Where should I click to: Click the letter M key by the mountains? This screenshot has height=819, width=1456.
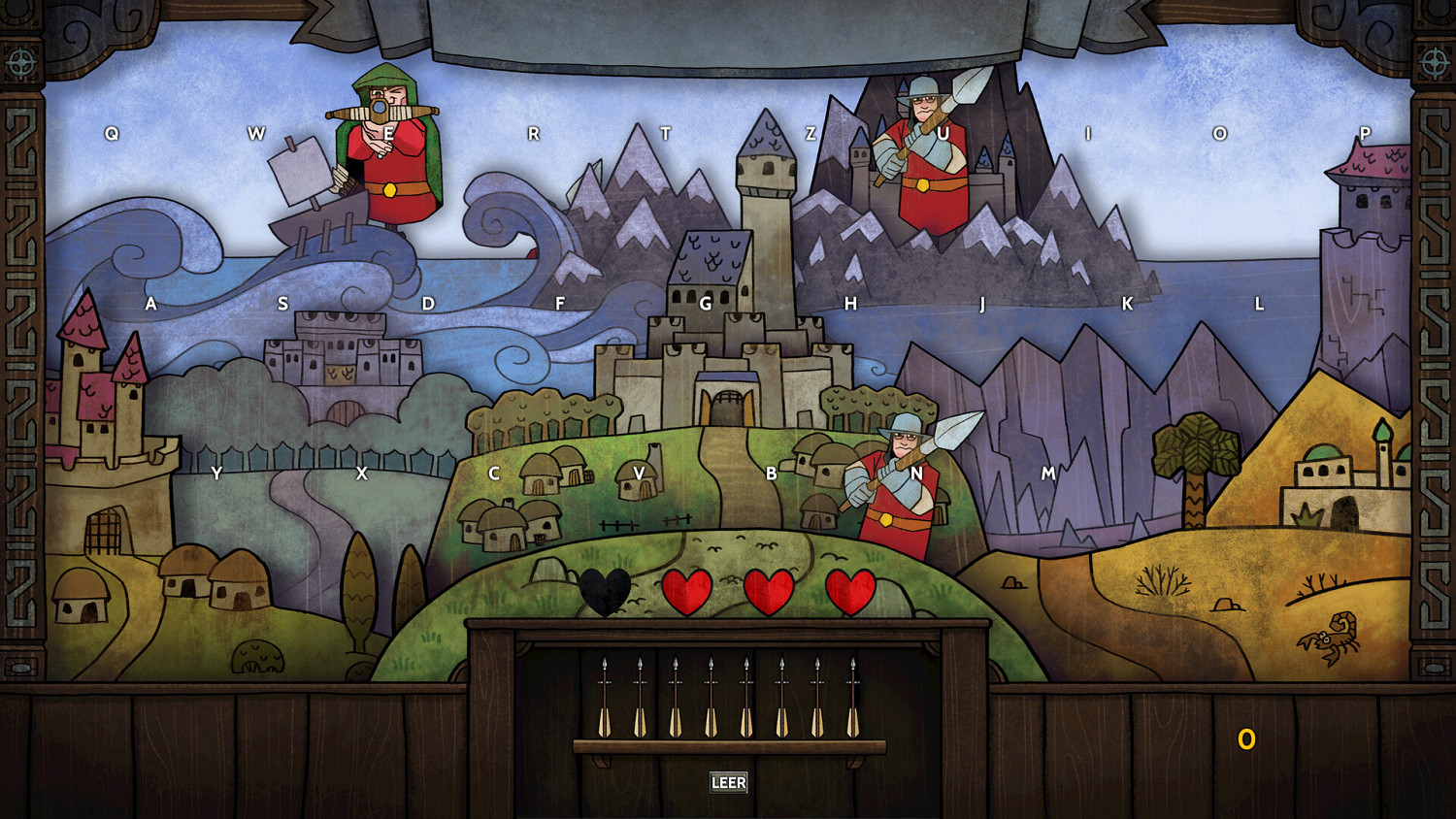pyautogui.click(x=1048, y=475)
